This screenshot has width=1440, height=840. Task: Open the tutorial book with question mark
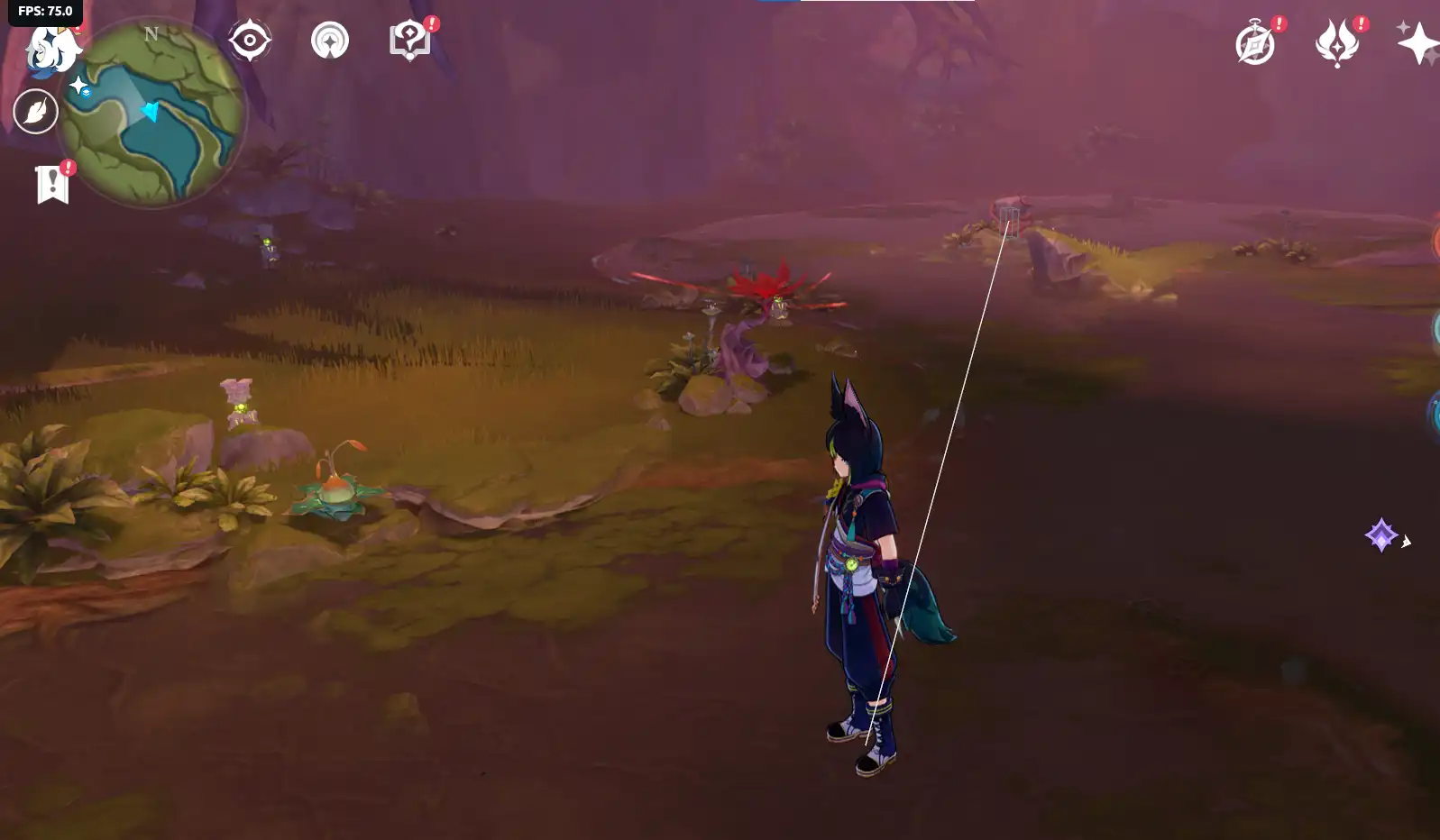(409, 41)
